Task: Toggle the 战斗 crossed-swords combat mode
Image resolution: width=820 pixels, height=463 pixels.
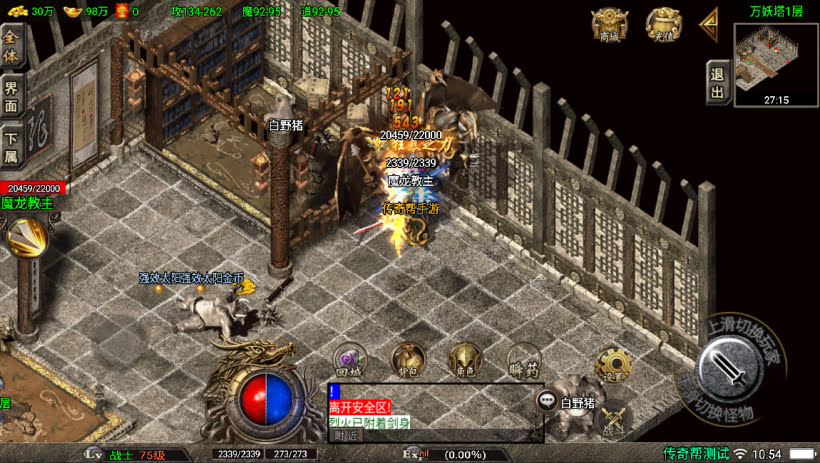Action: click(612, 416)
